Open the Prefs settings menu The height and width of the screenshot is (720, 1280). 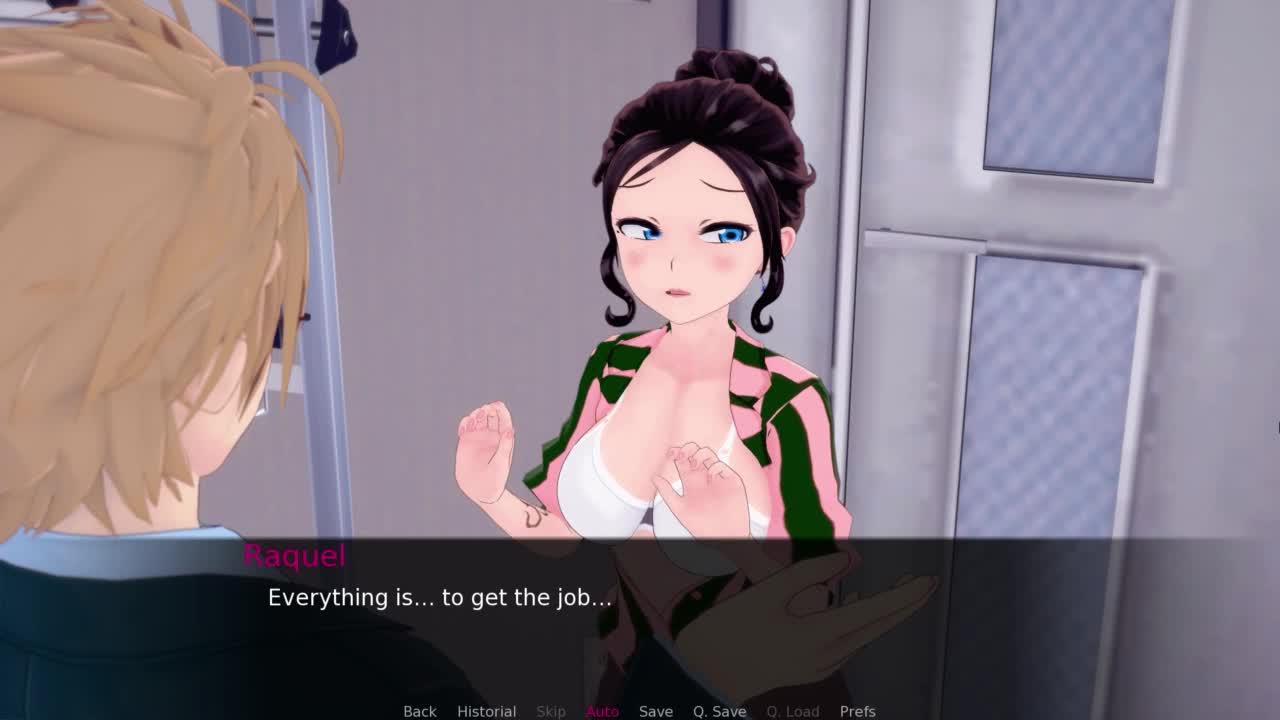click(857, 711)
